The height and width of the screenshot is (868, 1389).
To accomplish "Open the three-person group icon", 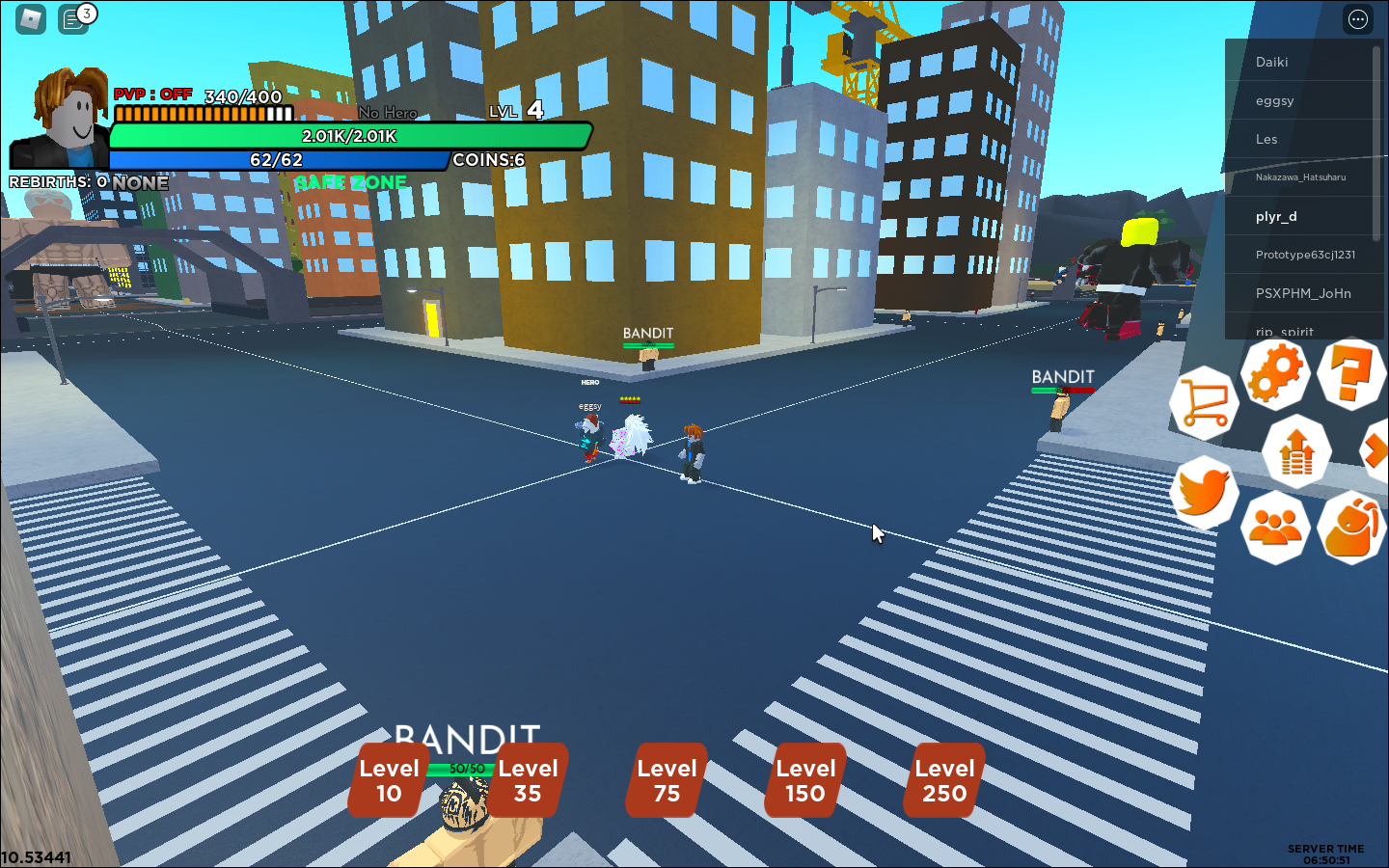I will 1275,528.
